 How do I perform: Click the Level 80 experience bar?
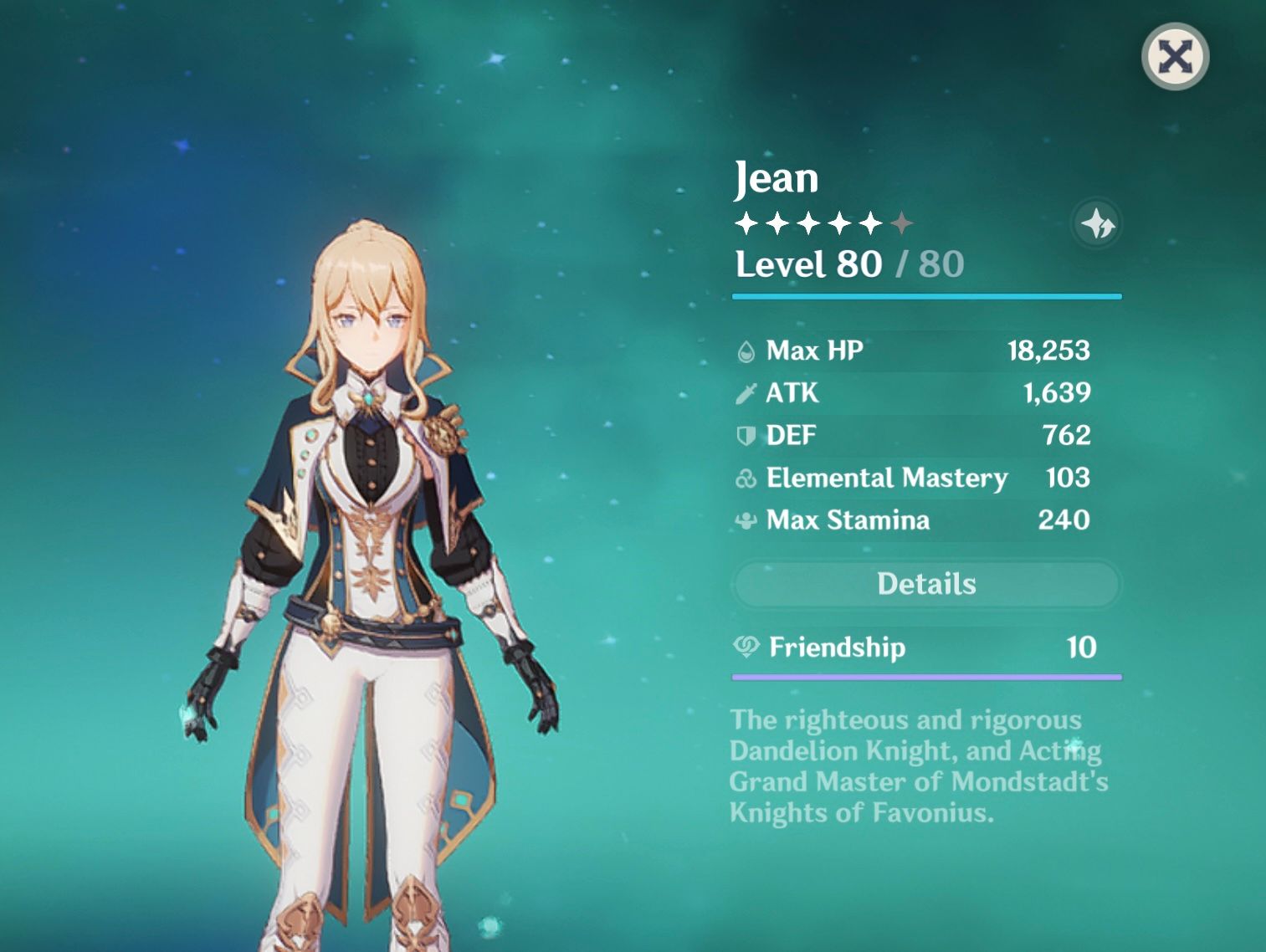[925, 294]
